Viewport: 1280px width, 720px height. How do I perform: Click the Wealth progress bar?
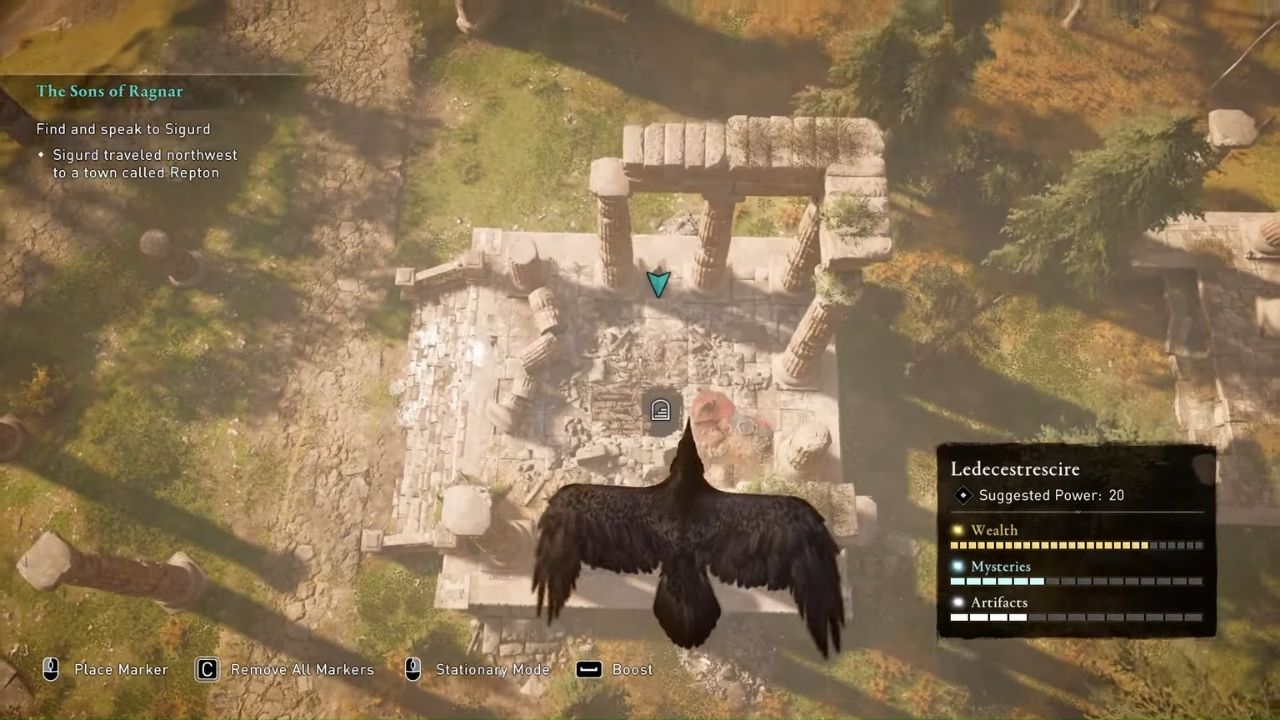(1075, 545)
